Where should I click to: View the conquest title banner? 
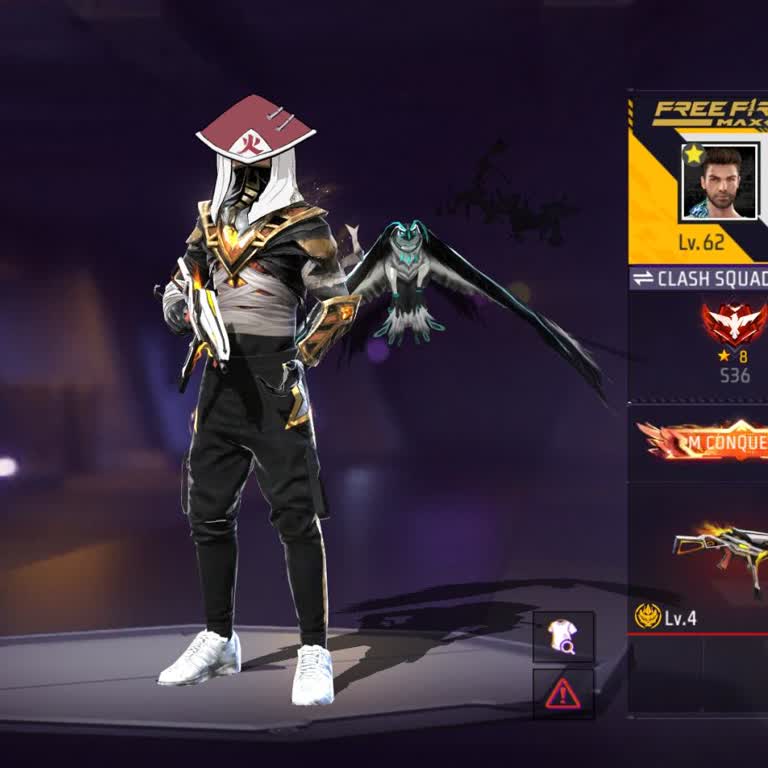coord(705,440)
